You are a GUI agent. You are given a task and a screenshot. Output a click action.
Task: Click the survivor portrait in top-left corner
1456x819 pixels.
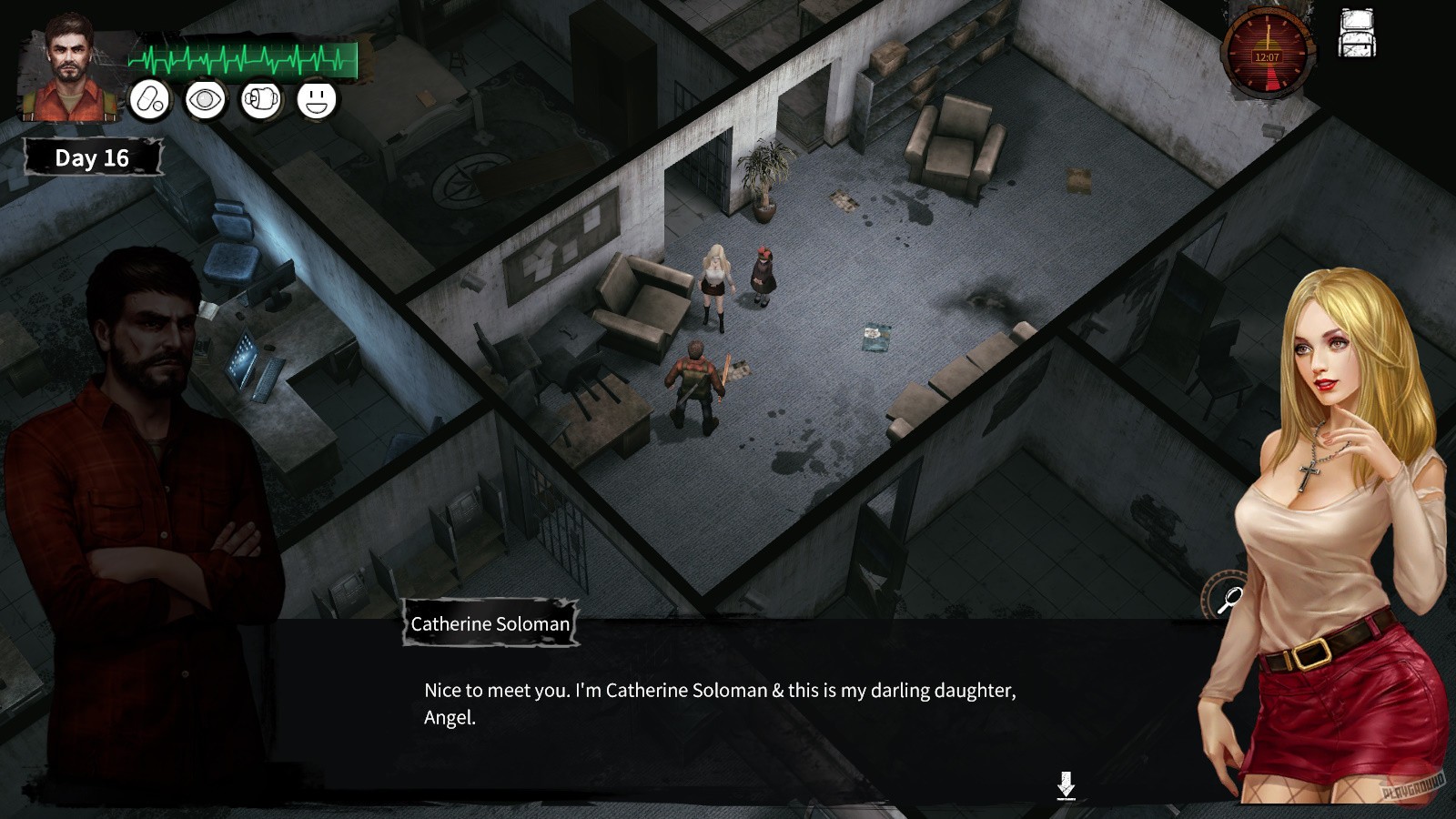coord(68,64)
